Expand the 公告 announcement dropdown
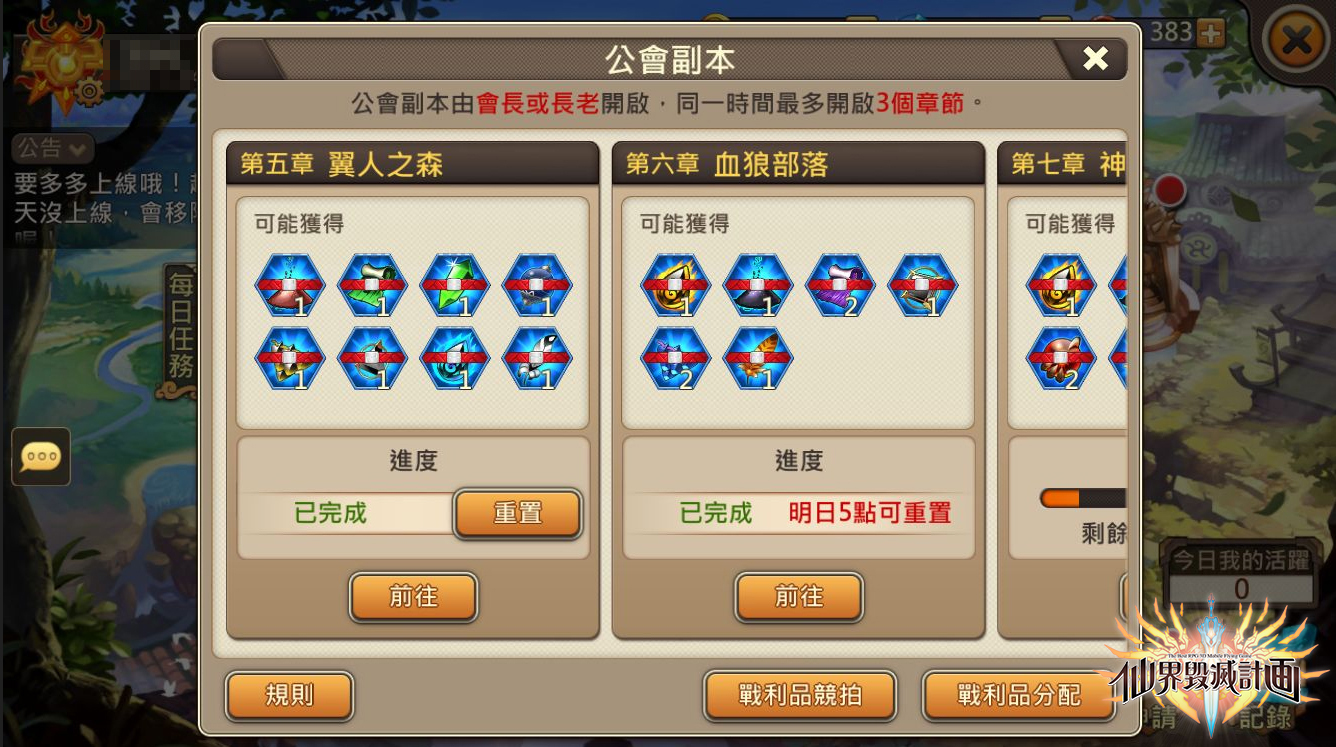This screenshot has height=747, width=1336. pyautogui.click(x=51, y=148)
